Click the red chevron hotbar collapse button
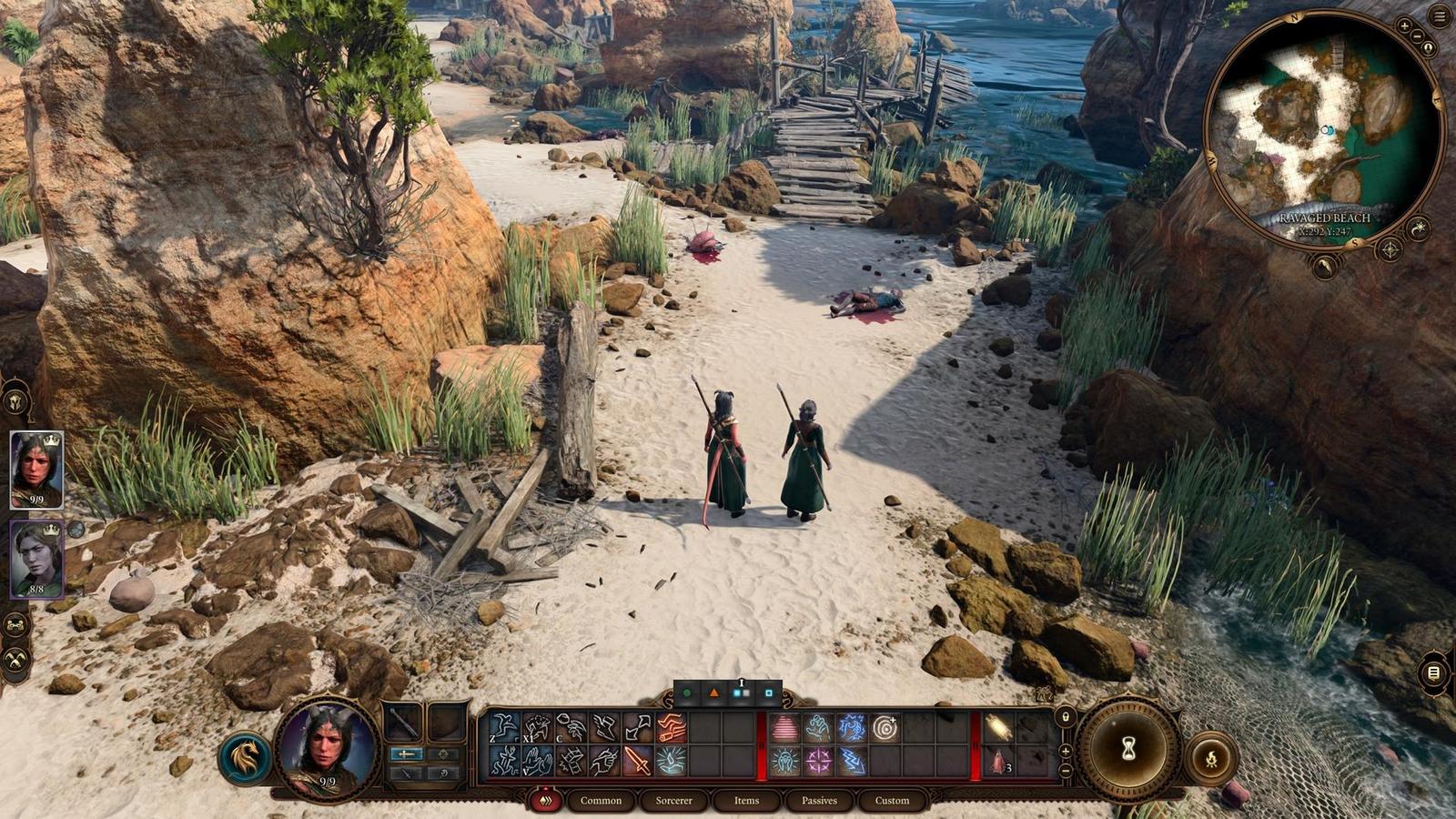 click(546, 801)
